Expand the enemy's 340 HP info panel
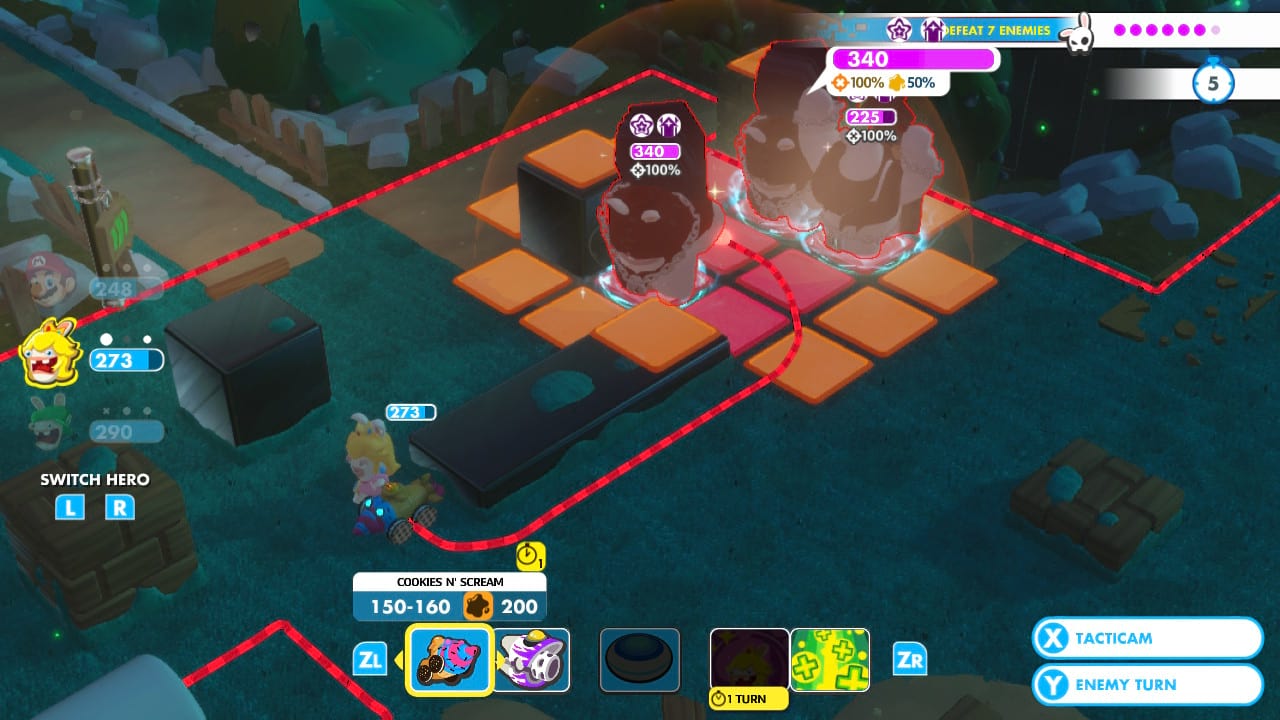Screen dimensions: 1280x720 [911, 59]
